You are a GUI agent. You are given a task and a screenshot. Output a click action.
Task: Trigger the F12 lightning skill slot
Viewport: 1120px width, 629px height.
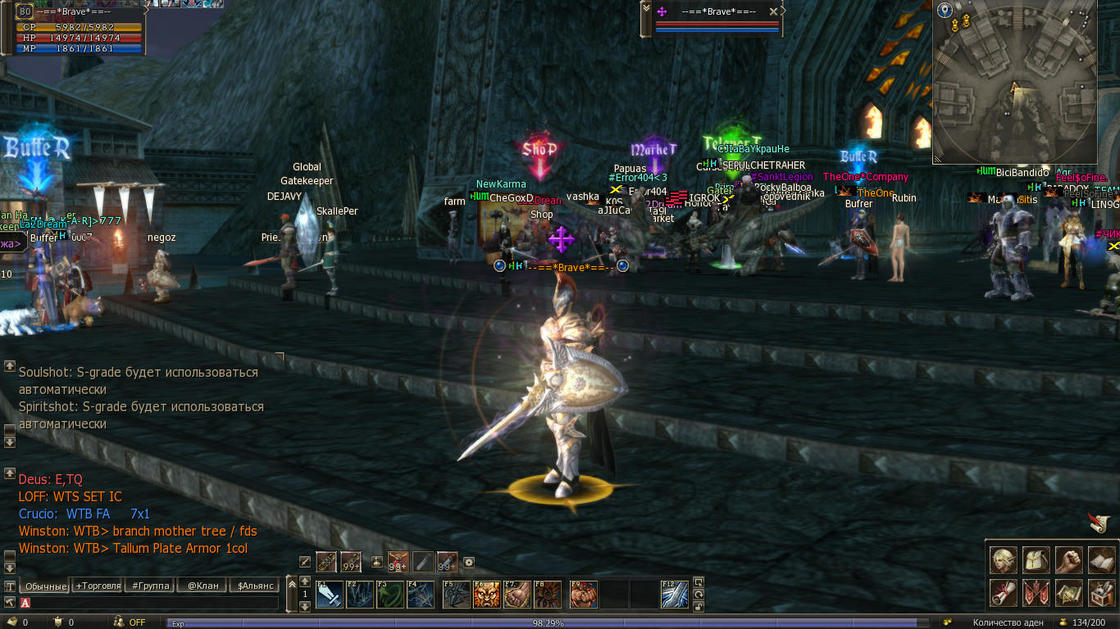pos(675,595)
